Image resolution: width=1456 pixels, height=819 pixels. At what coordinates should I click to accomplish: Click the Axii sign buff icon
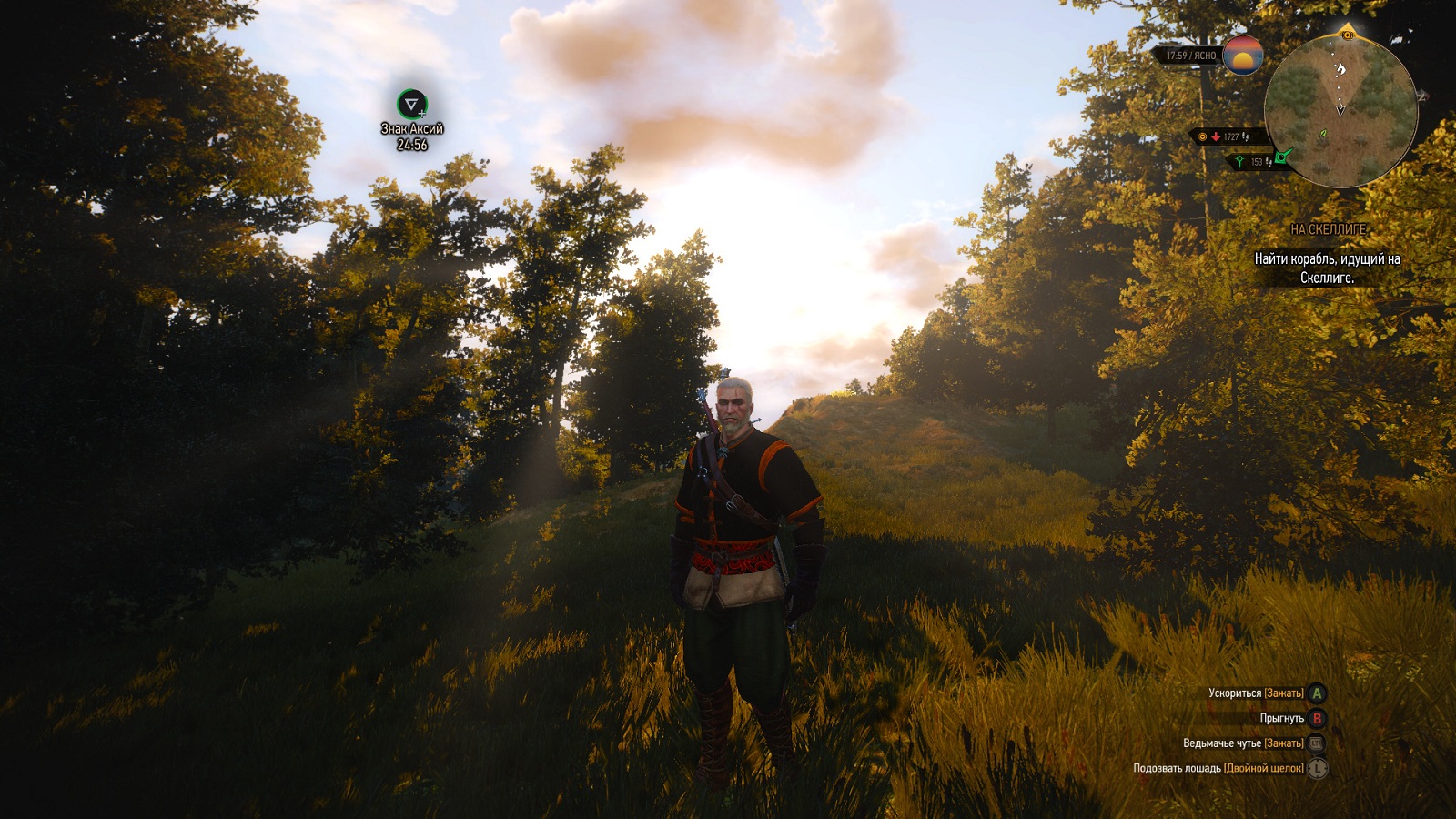pos(412,104)
